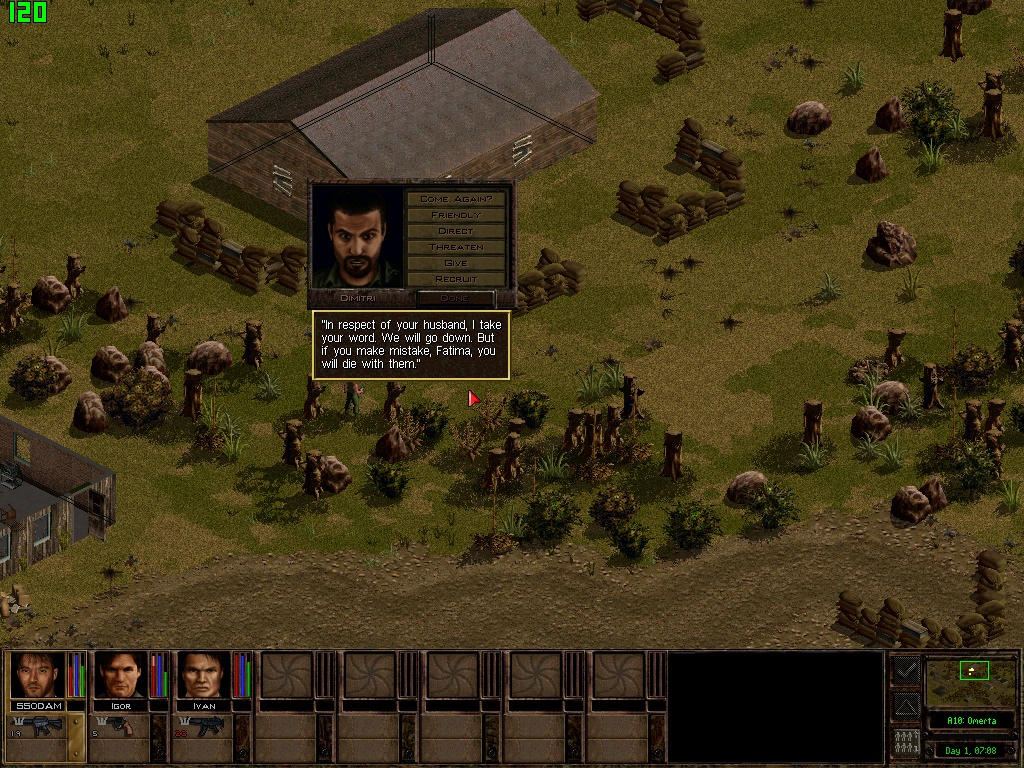1024x768 pixels.
Task: Select 550DAM's mercenary portrait
Action: click(x=37, y=676)
